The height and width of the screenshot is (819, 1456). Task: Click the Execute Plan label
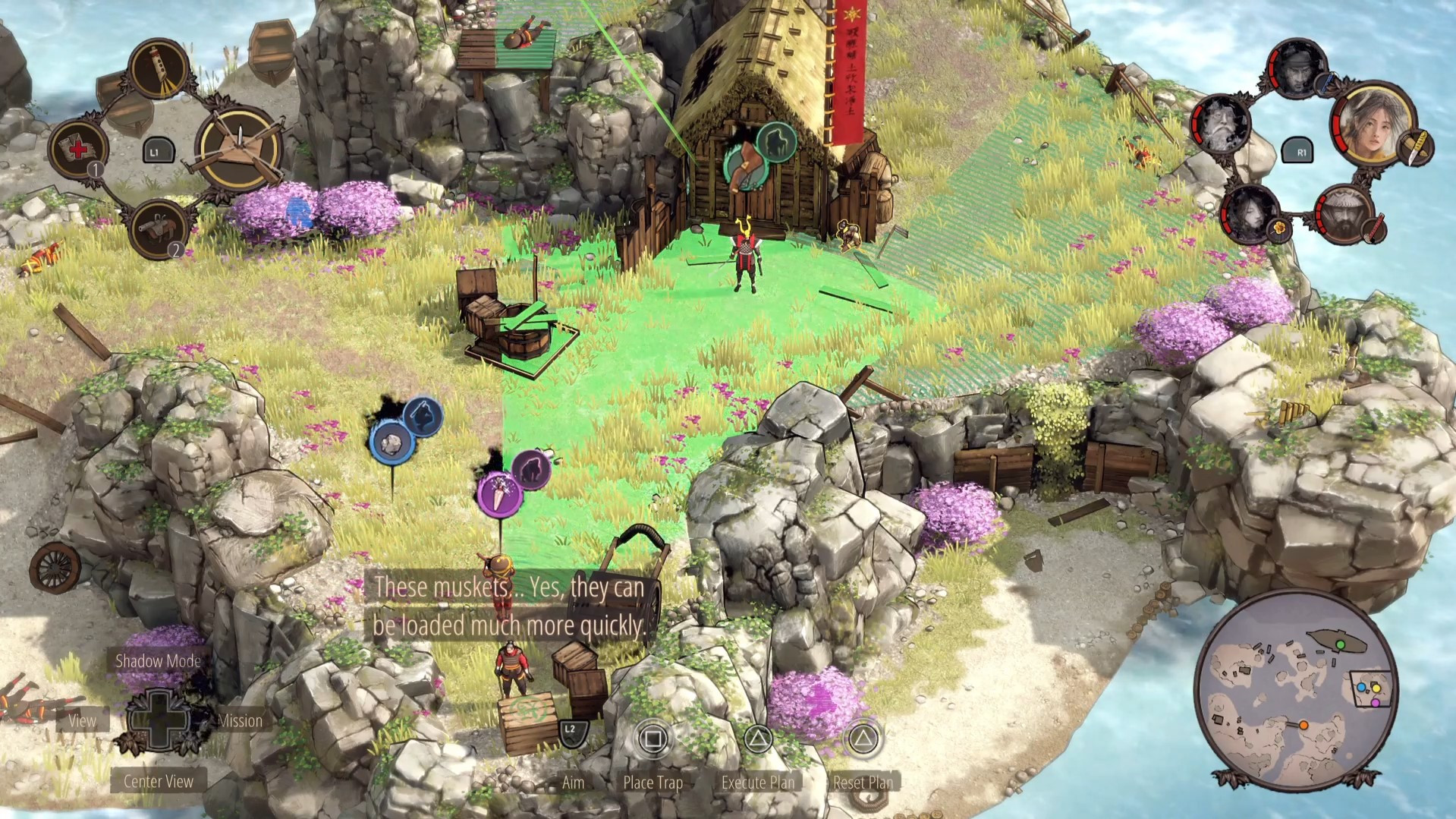(757, 782)
